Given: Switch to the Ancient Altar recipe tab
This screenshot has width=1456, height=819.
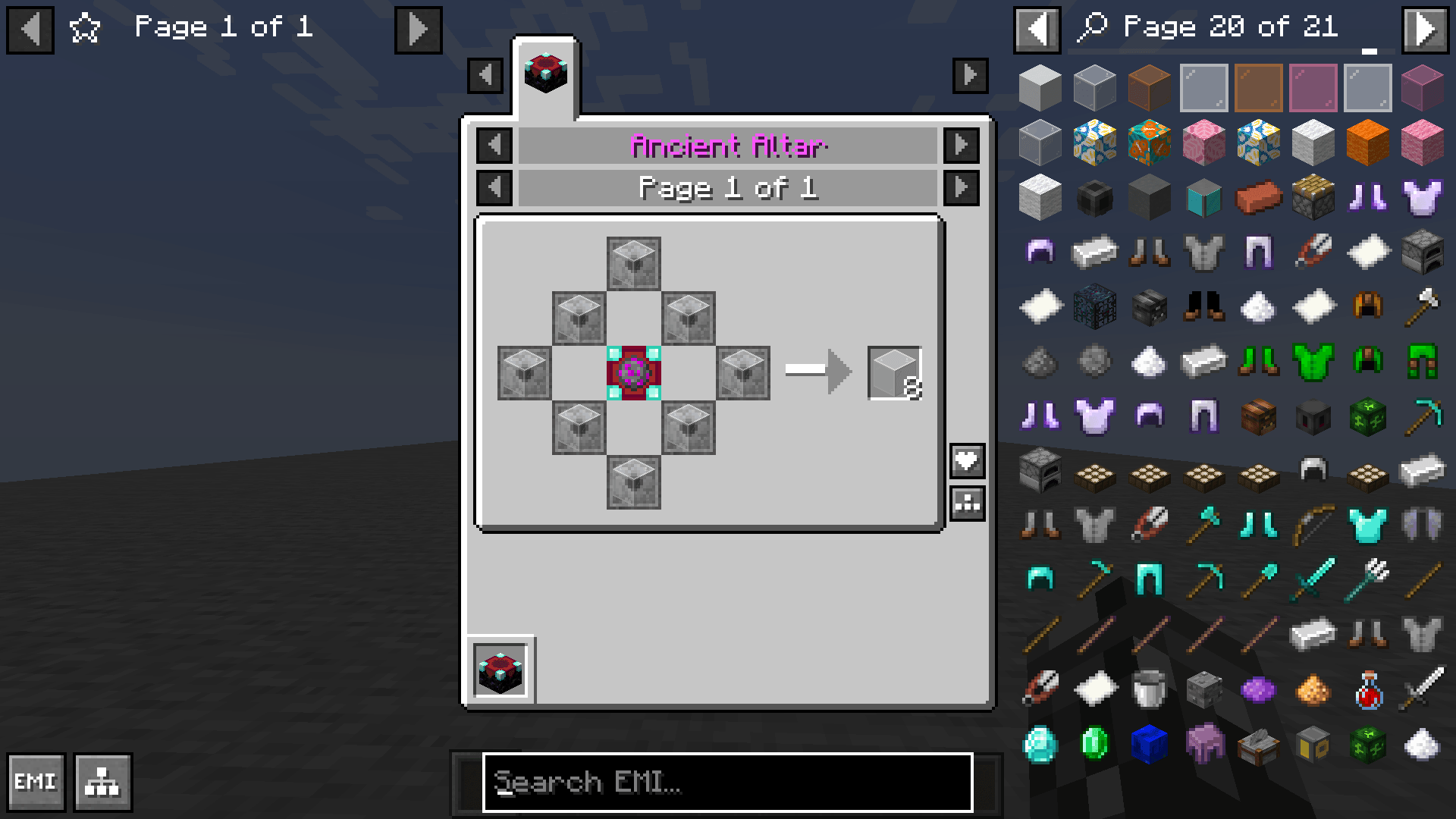Looking at the screenshot, I should click(545, 72).
